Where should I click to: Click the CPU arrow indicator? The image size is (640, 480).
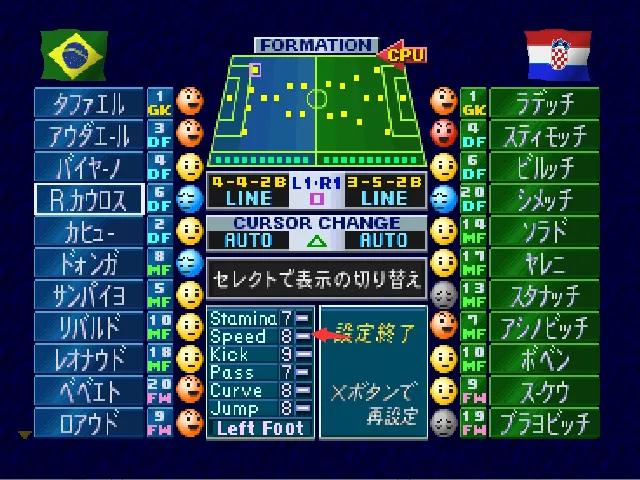(x=402, y=53)
